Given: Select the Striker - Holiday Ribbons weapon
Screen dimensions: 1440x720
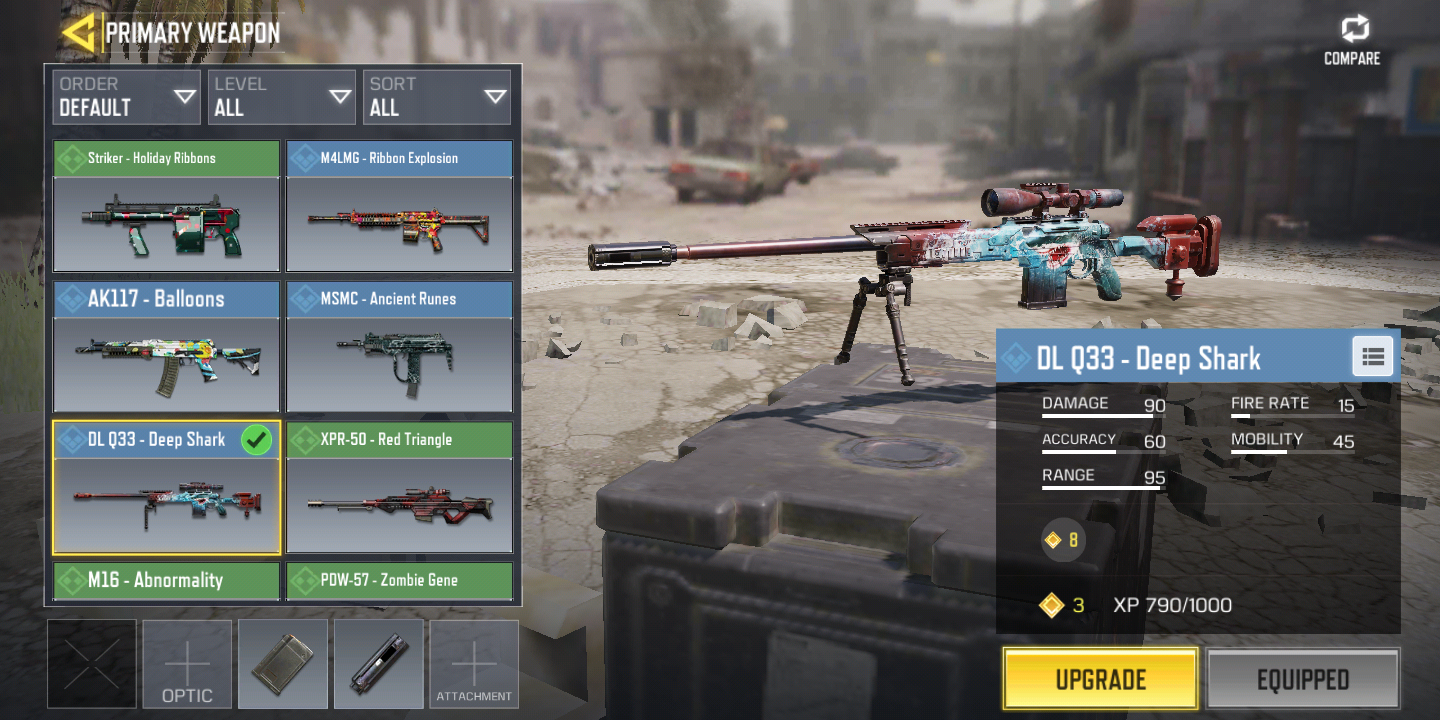Looking at the screenshot, I should (x=166, y=207).
